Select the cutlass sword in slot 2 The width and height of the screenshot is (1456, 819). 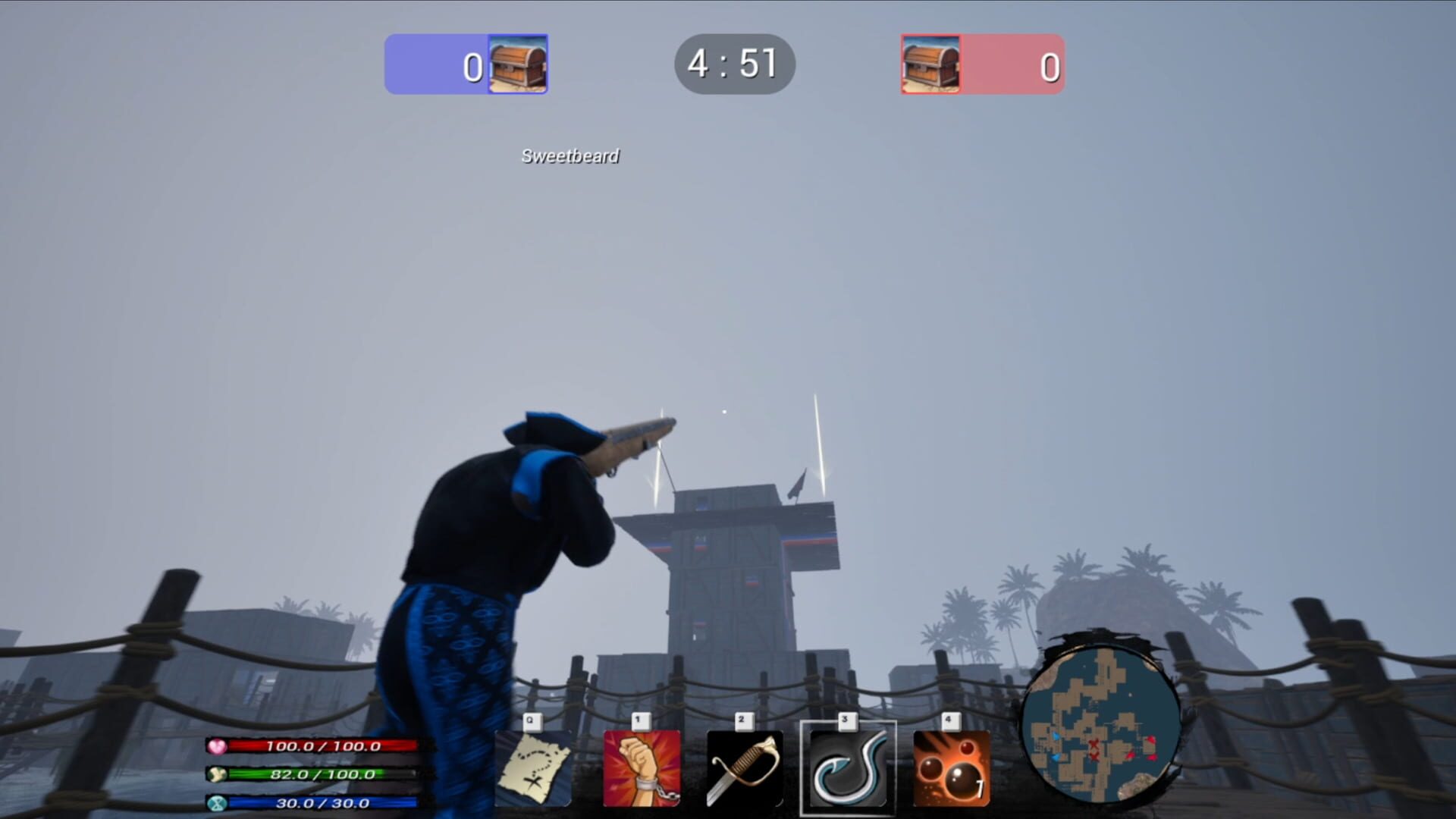tap(744, 767)
